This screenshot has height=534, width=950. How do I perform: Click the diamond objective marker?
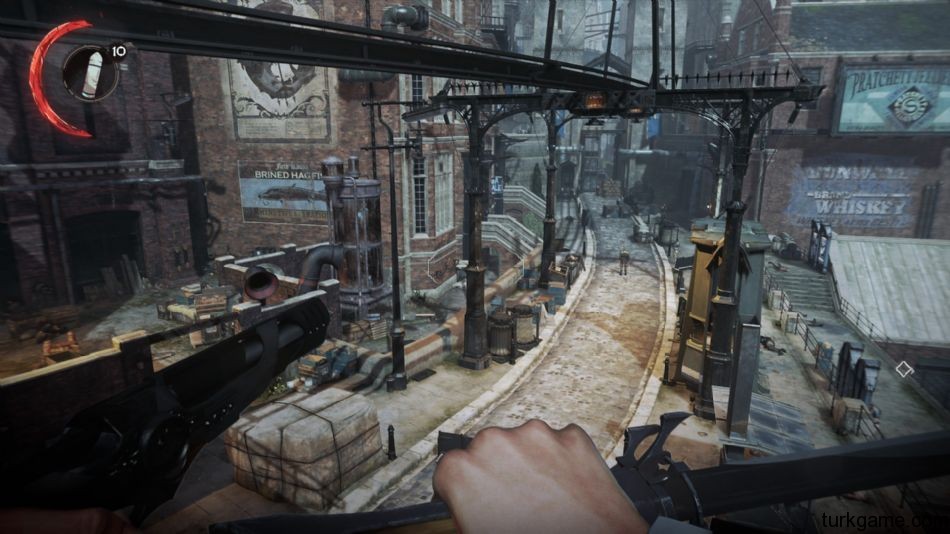coord(904,369)
